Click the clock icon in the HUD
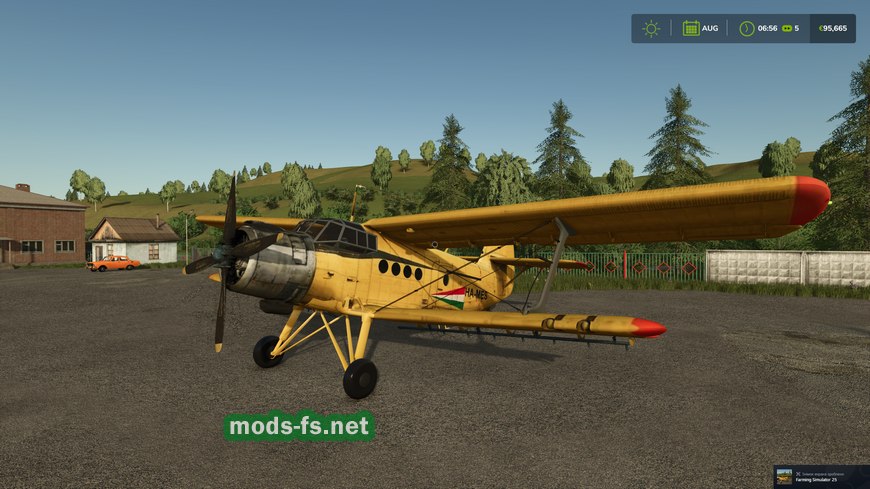The image size is (870, 489). 746,28
